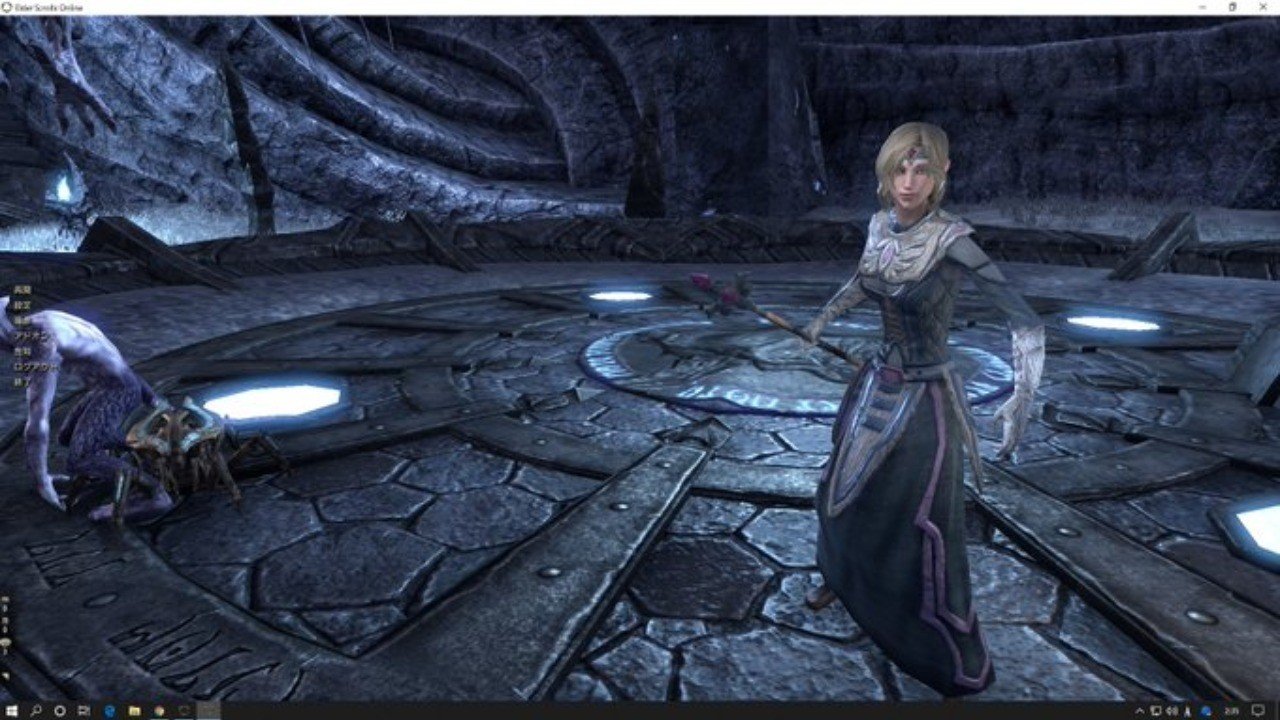1280x720 pixels.
Task: Open Action Center in the system tray
Action: (x=1259, y=711)
